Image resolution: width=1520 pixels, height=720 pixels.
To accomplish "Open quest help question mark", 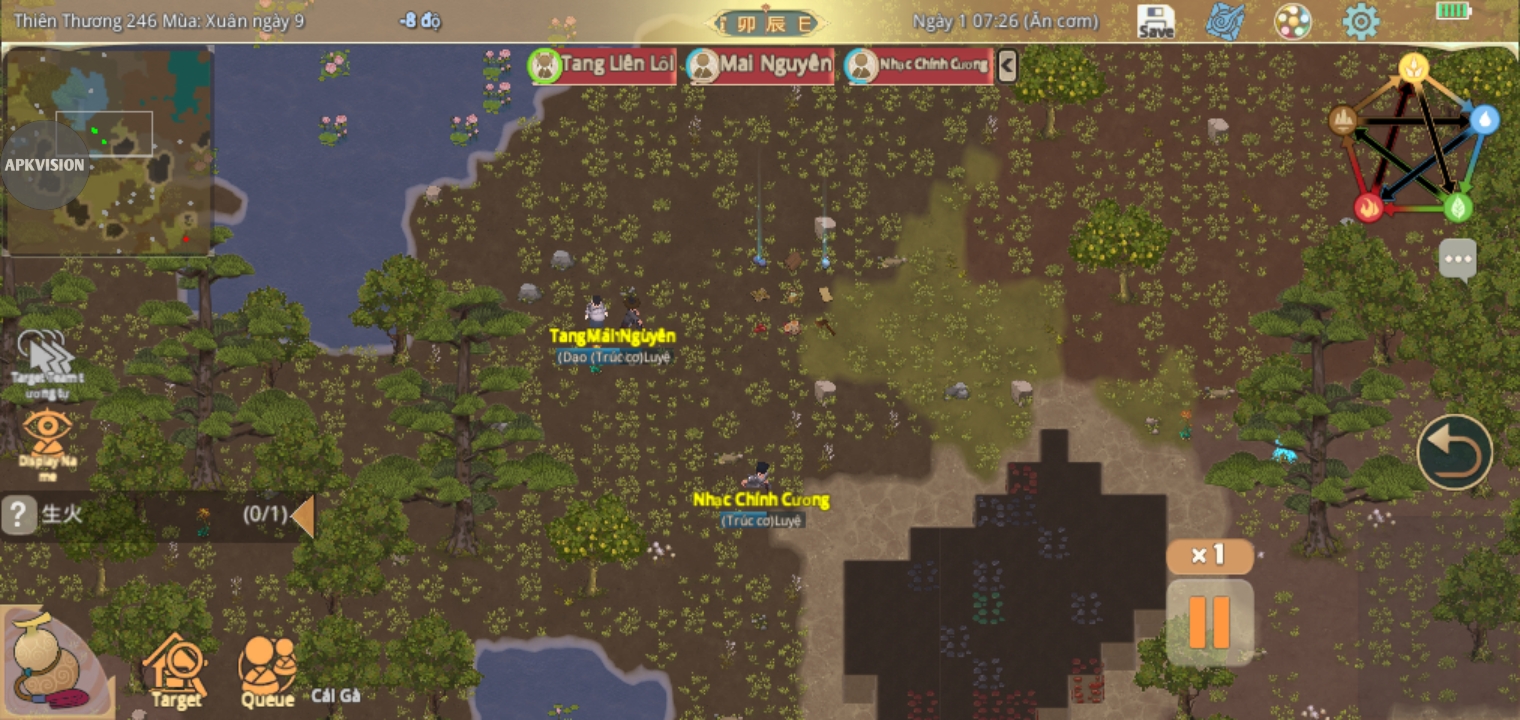I will pyautogui.click(x=18, y=515).
